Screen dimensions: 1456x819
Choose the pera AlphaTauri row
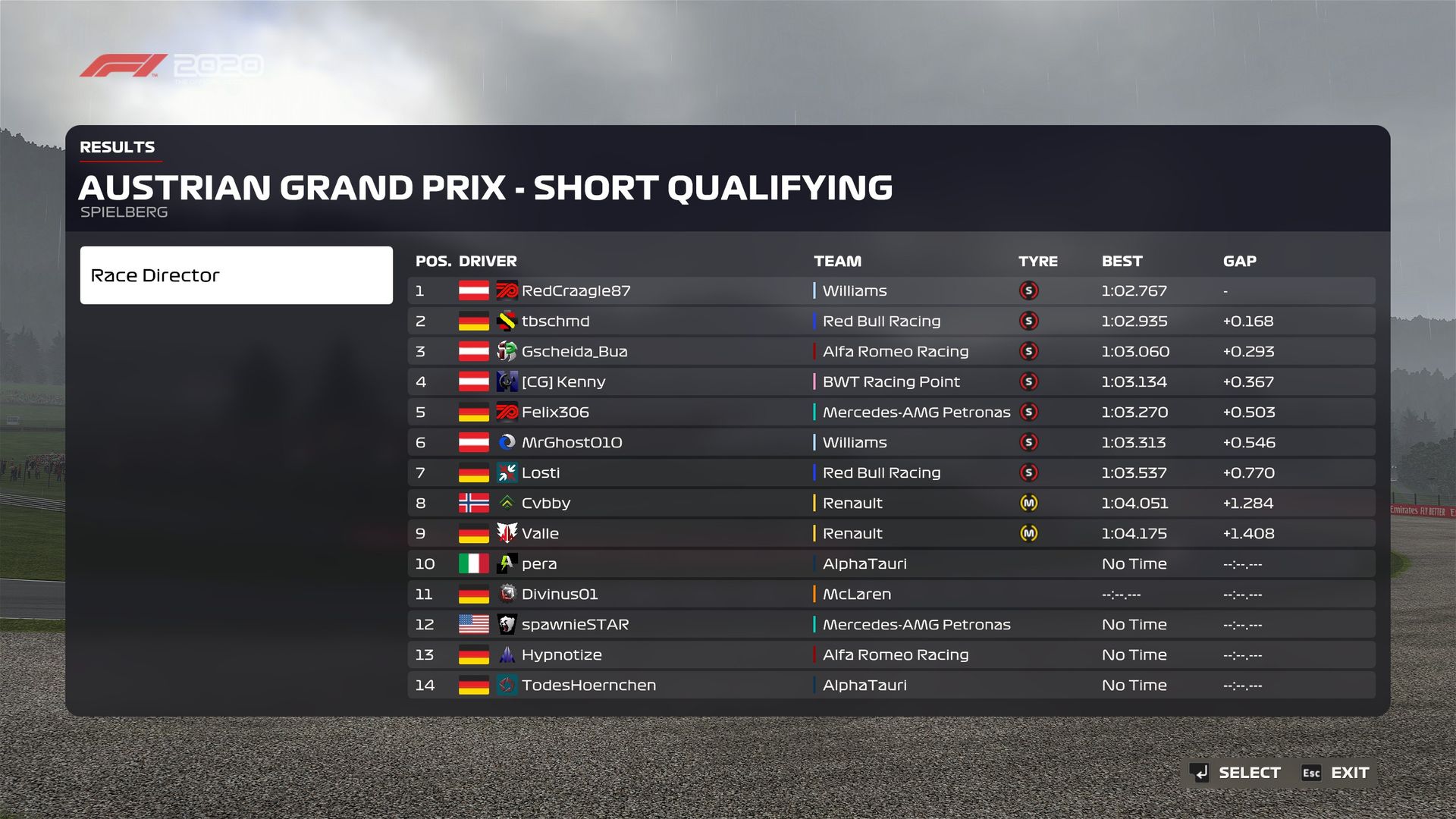pos(539,564)
